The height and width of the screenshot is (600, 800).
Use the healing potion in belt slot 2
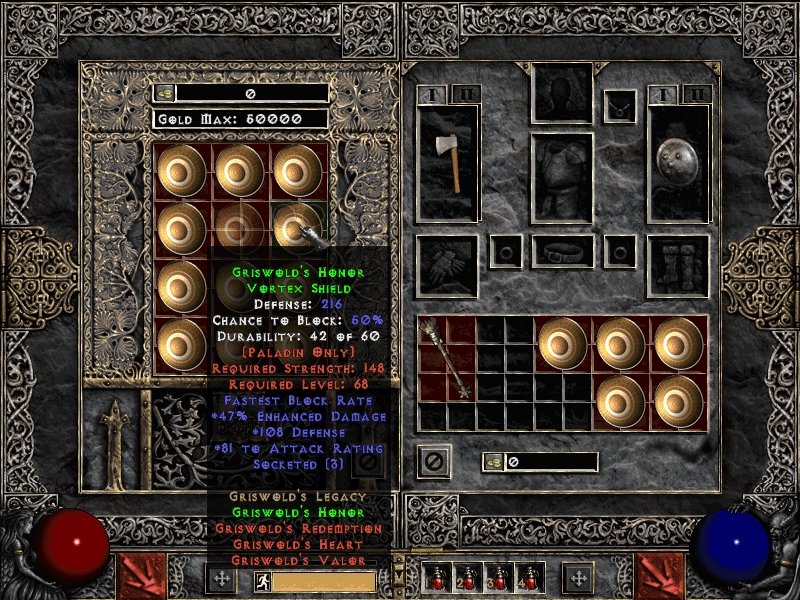[467, 578]
